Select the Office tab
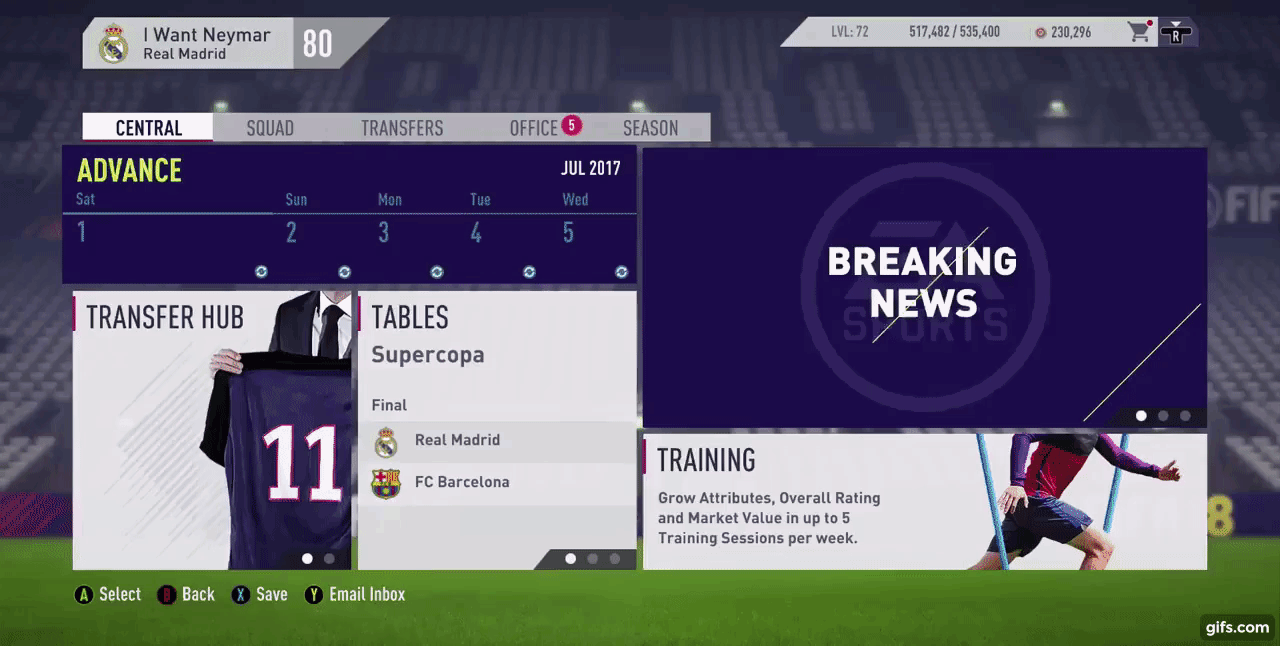The width and height of the screenshot is (1280, 646). (534, 128)
